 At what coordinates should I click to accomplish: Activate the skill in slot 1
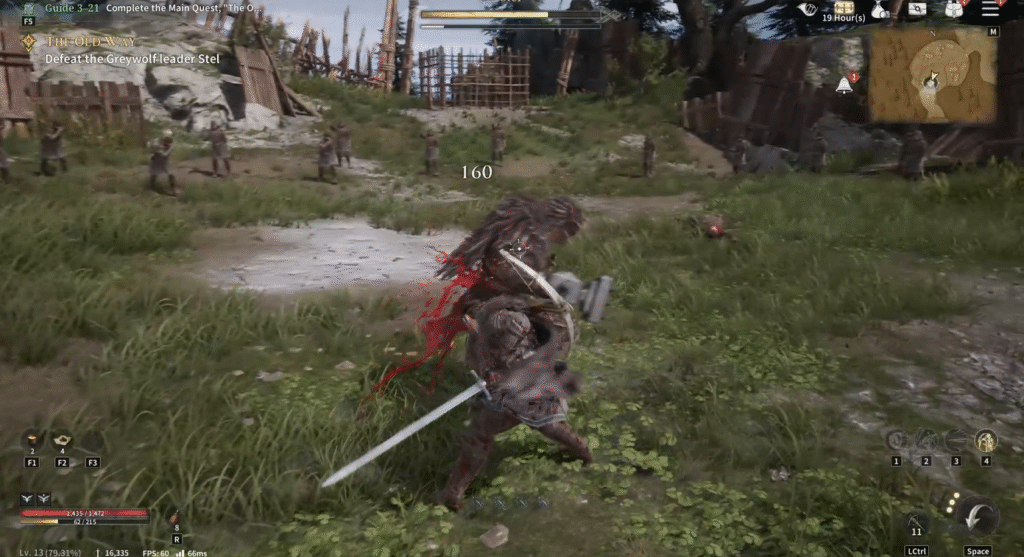[896, 441]
